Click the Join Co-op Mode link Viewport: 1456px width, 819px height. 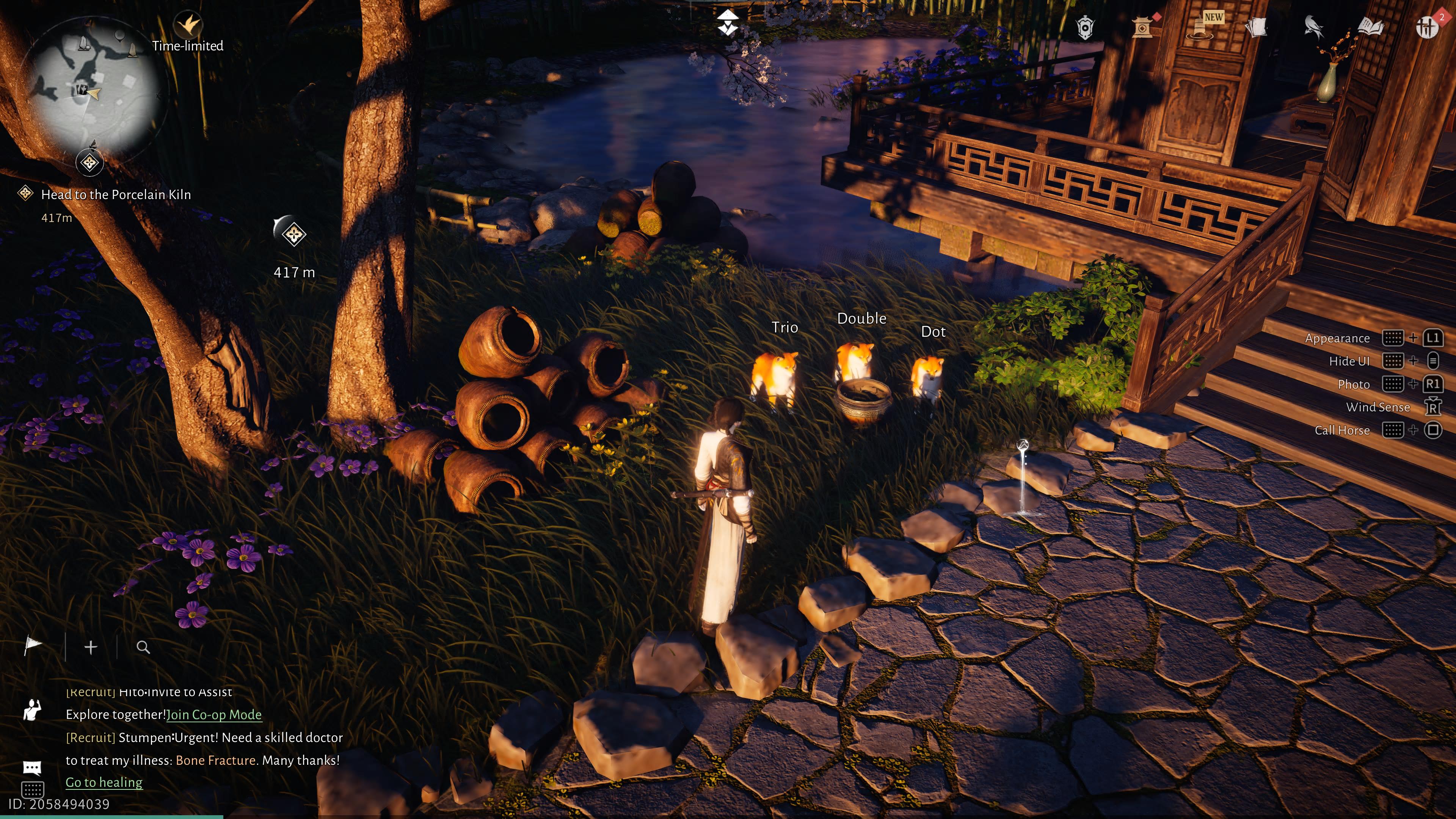pyautogui.click(x=213, y=714)
